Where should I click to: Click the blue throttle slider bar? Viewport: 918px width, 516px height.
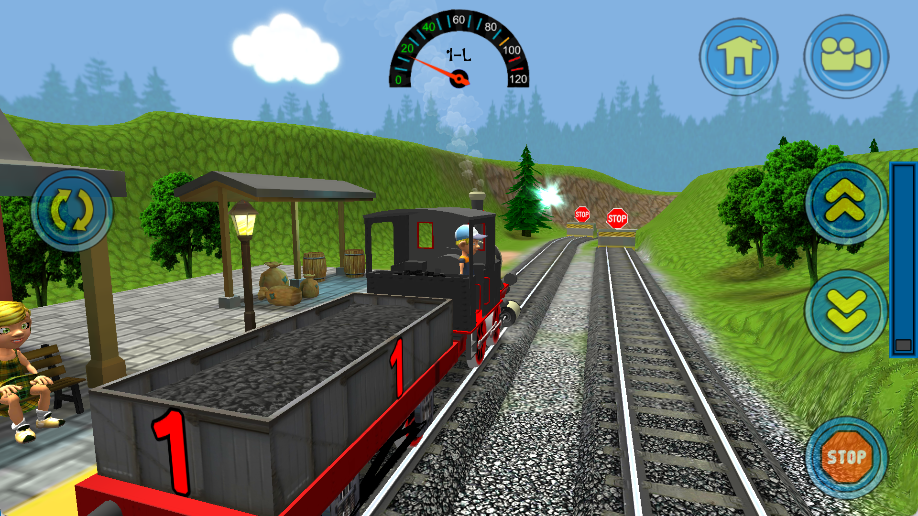903,259
